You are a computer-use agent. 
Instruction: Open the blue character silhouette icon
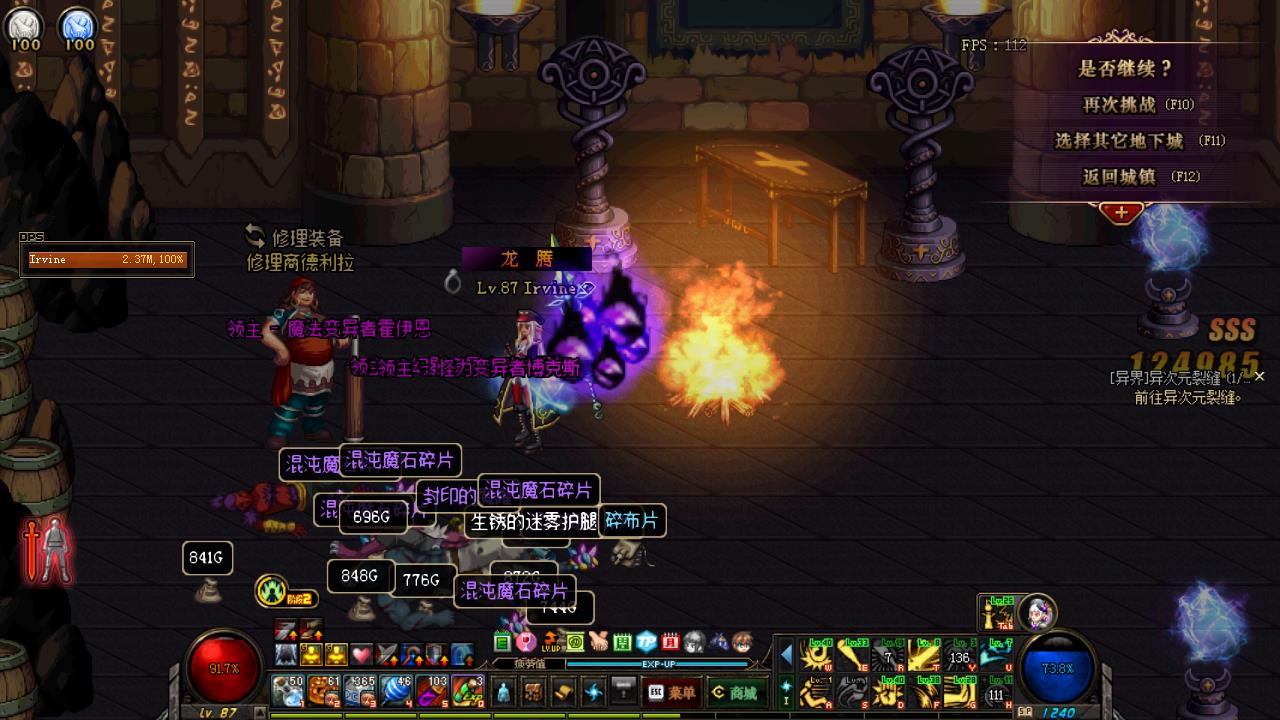pyautogui.click(x=504, y=691)
